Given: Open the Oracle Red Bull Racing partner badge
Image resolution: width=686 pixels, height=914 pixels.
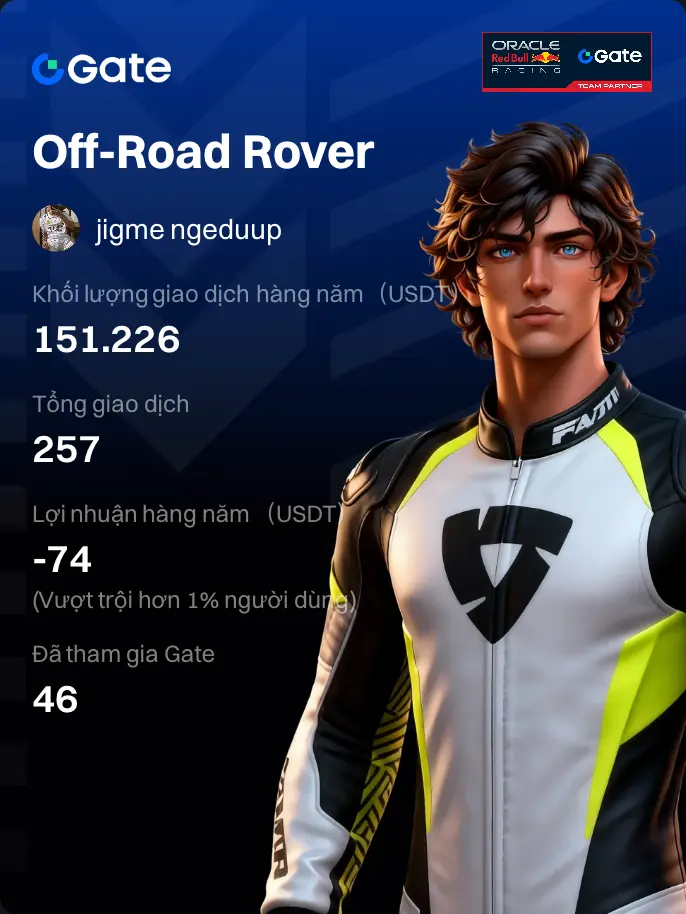Looking at the screenshot, I should 566,62.
